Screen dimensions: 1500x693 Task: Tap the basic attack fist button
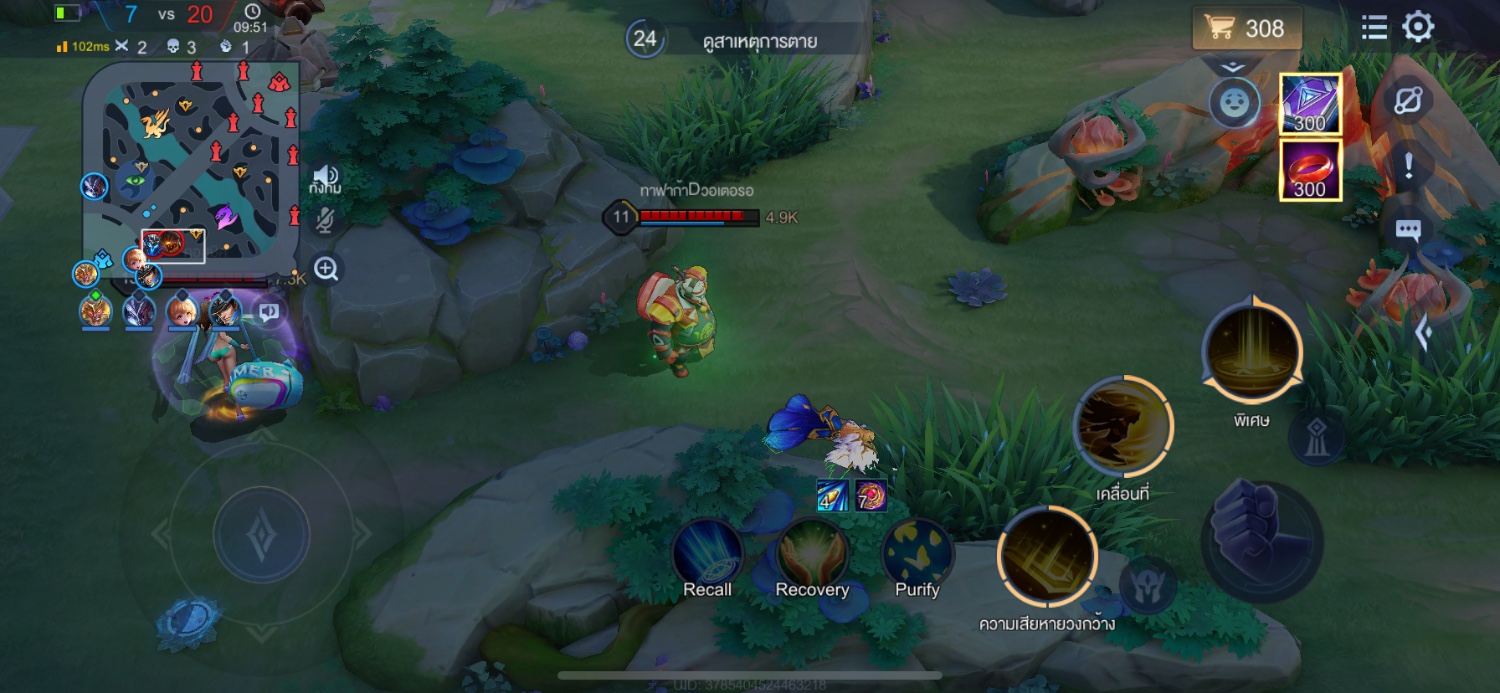point(1262,541)
